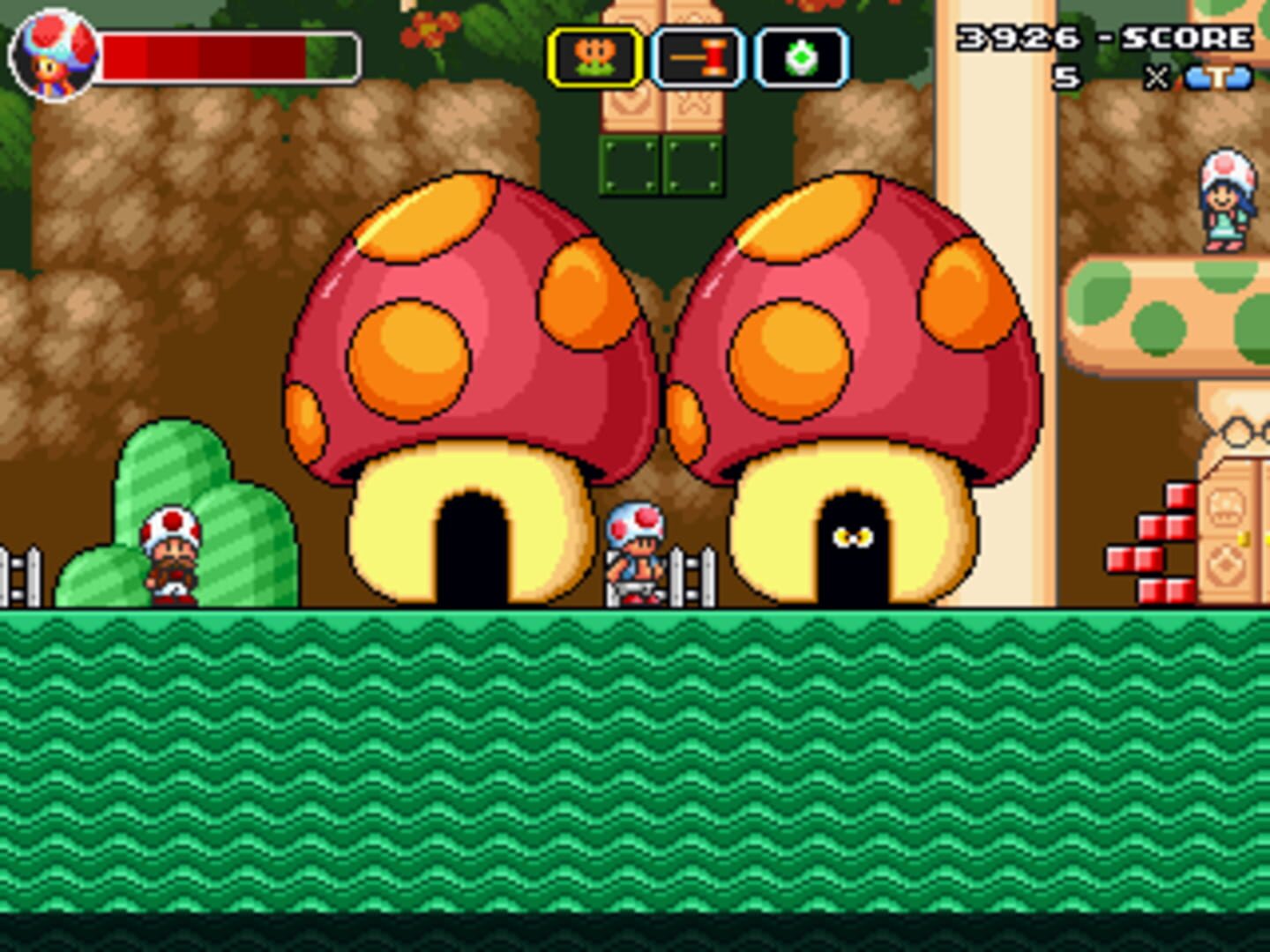This screenshot has height=952, width=1270.
Task: Click the lives counter showing 5
Action: click(1067, 78)
